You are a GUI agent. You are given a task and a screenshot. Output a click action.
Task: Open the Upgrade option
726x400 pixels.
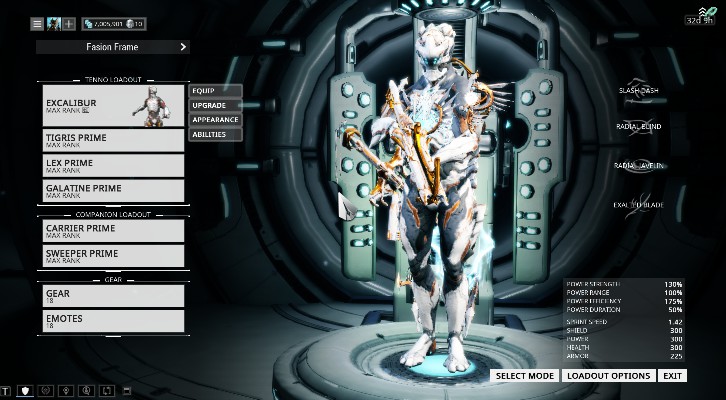215,105
